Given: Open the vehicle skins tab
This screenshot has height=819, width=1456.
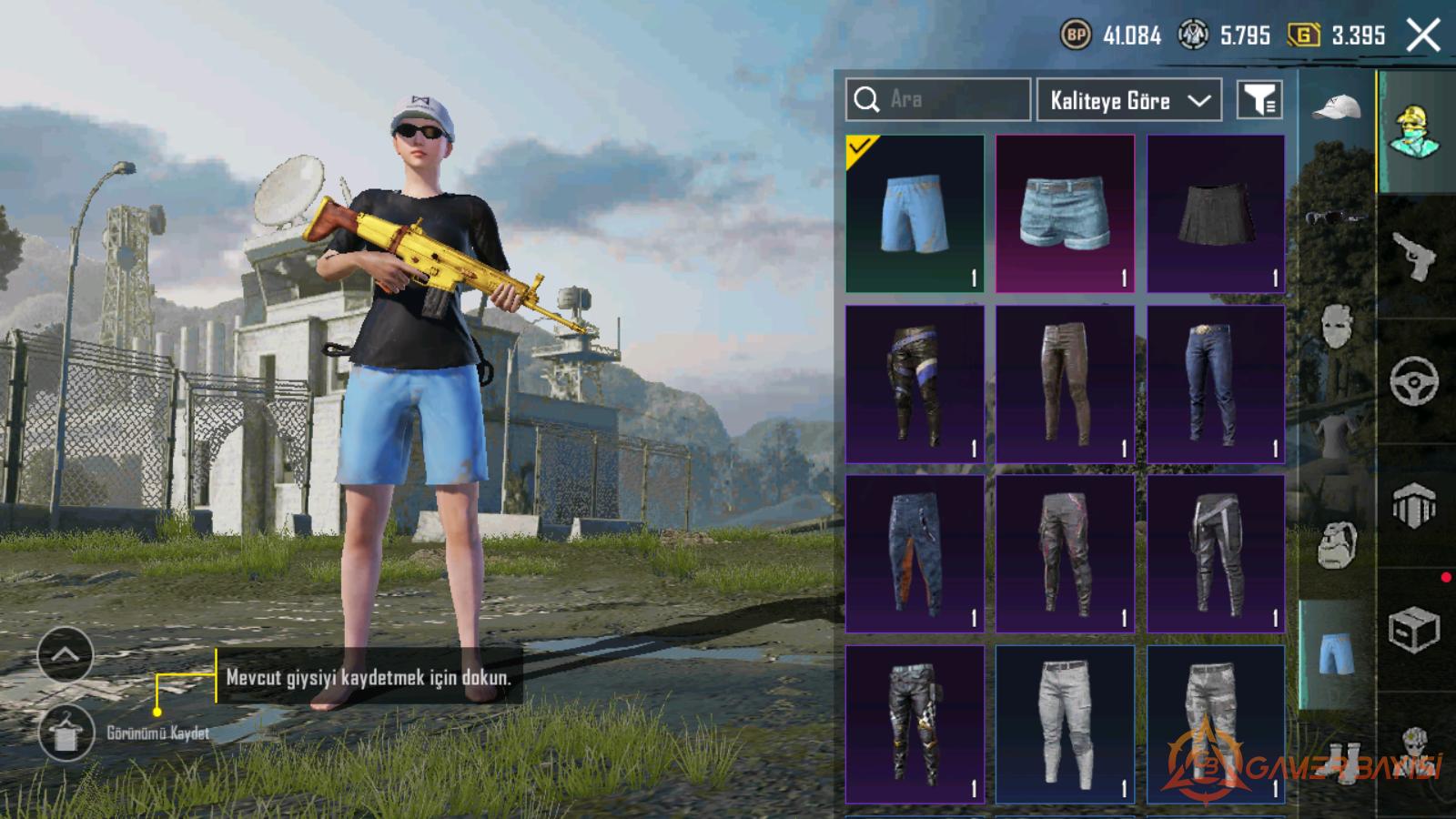Looking at the screenshot, I should pos(1414,381).
